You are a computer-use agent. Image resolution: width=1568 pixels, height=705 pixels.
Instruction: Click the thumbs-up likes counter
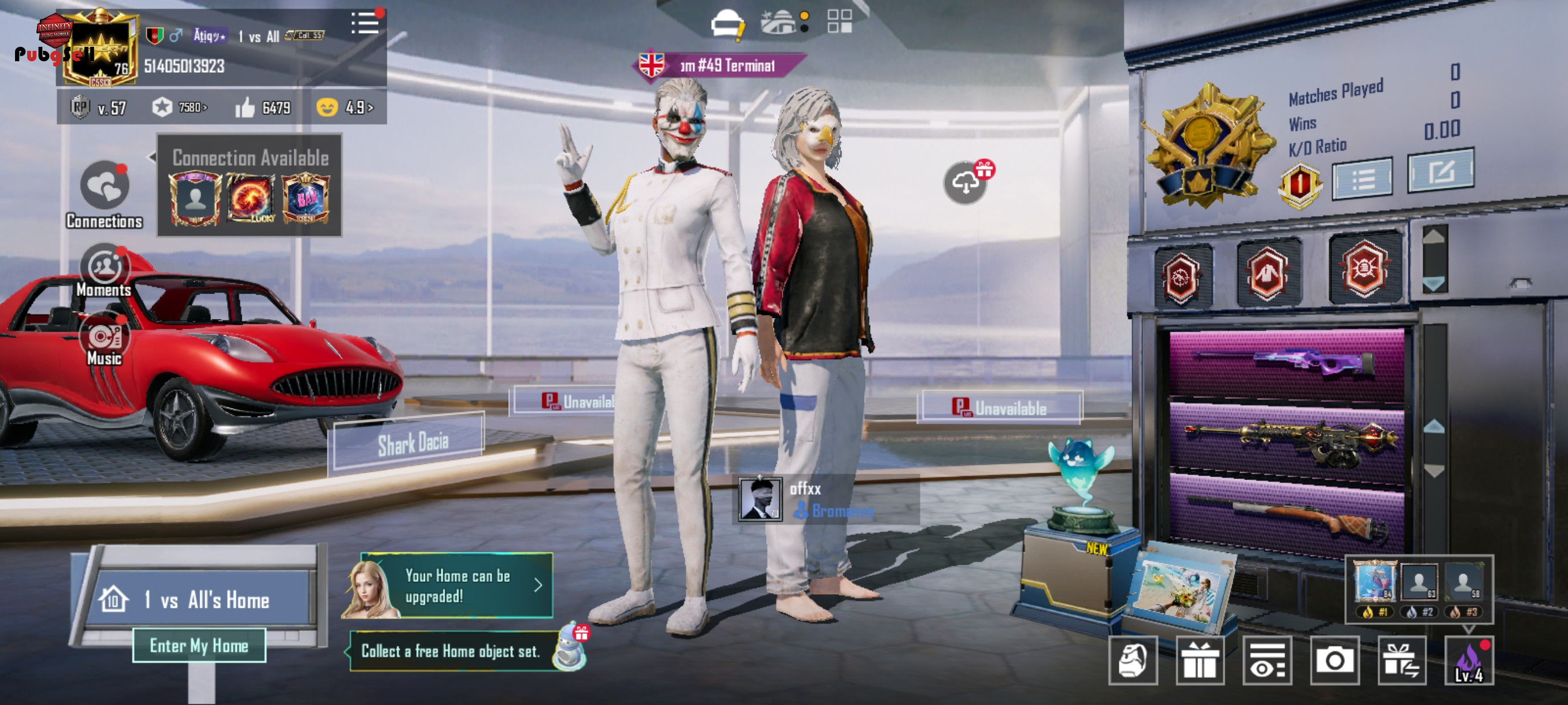263,107
